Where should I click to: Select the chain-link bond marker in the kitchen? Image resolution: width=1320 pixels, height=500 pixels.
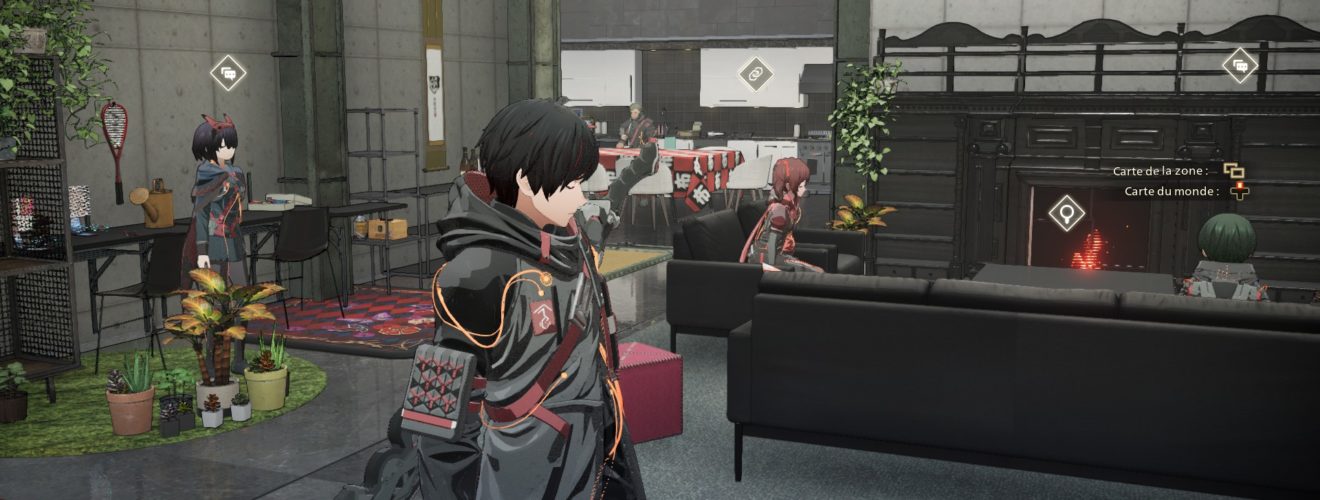755,74
